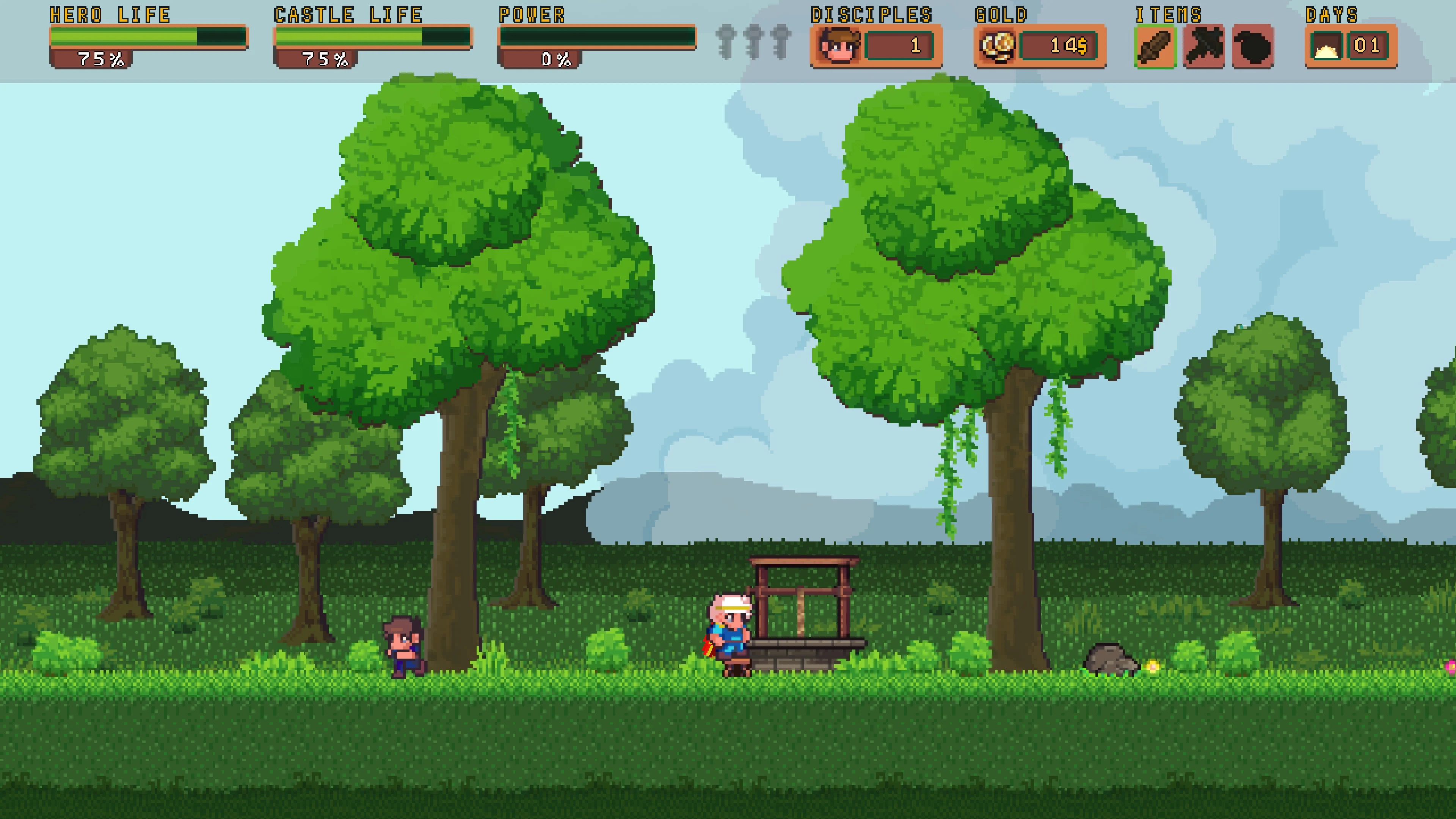The width and height of the screenshot is (1456, 819).
Task: Click the locked bomb slot under ITEMS
Action: pos(1252,45)
